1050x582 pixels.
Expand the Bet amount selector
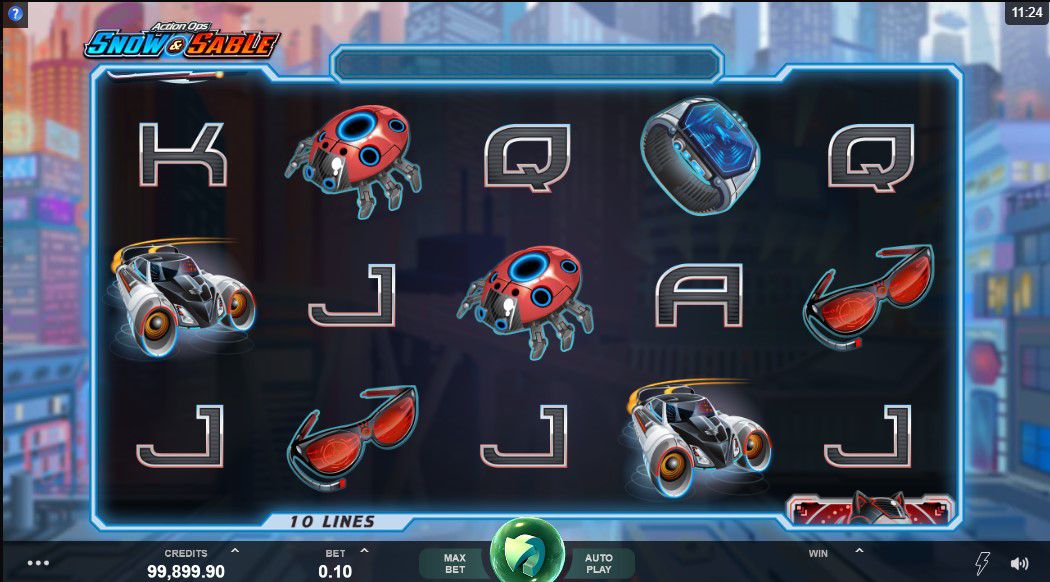pyautogui.click(x=364, y=550)
